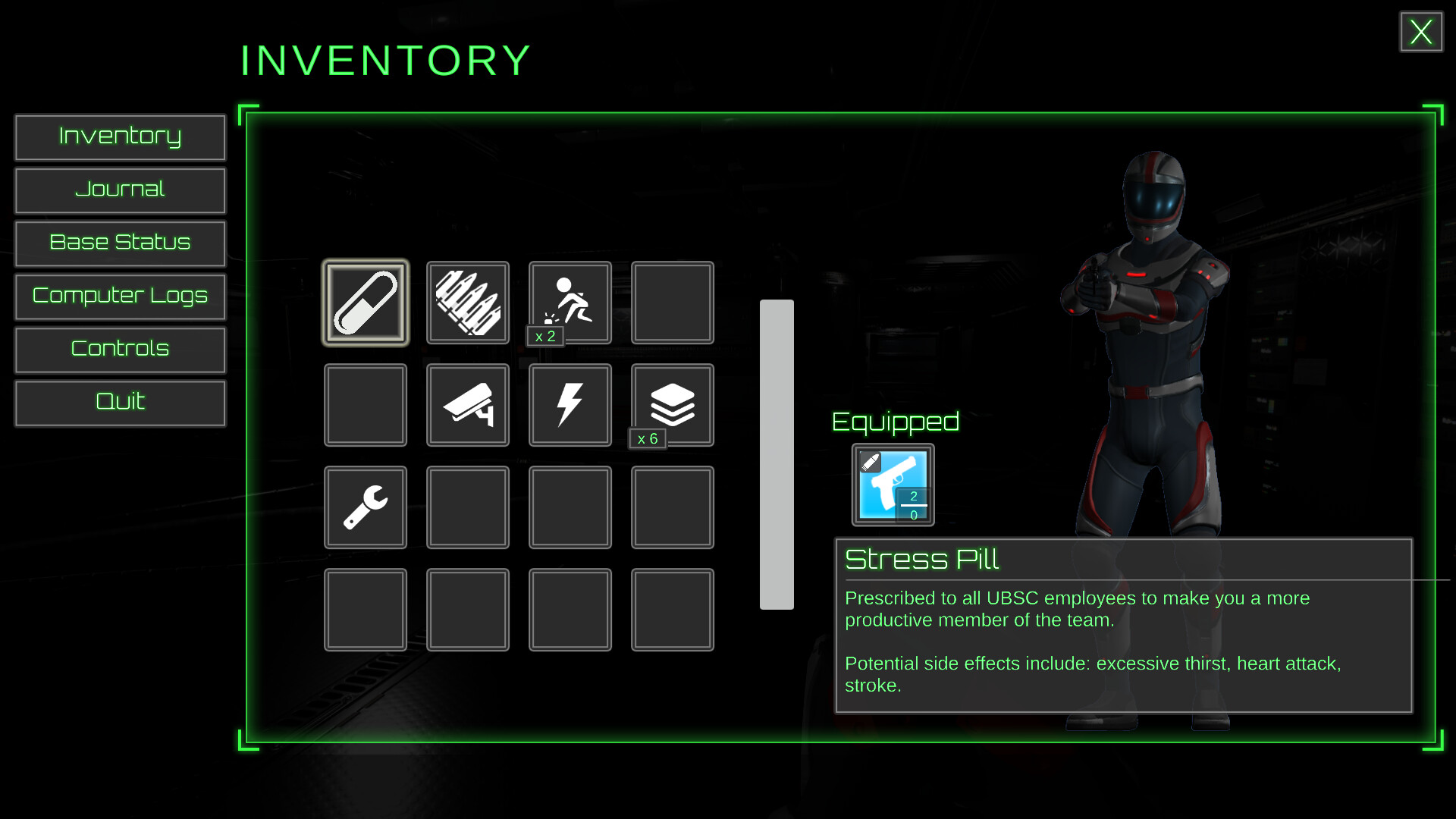The width and height of the screenshot is (1456, 819).
Task: Open the security camera item
Action: [x=467, y=404]
